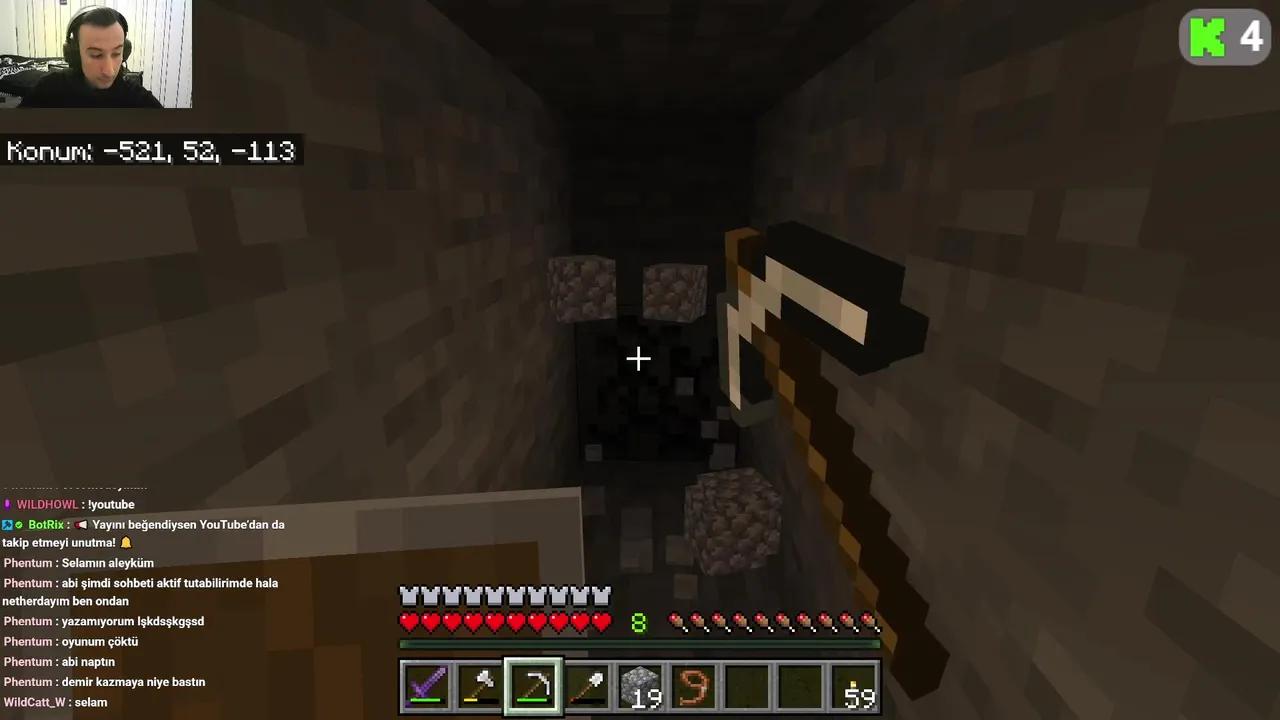Screen dimensions: 1280x720
Task: Open the viewer count showing 4
Action: (1251, 37)
